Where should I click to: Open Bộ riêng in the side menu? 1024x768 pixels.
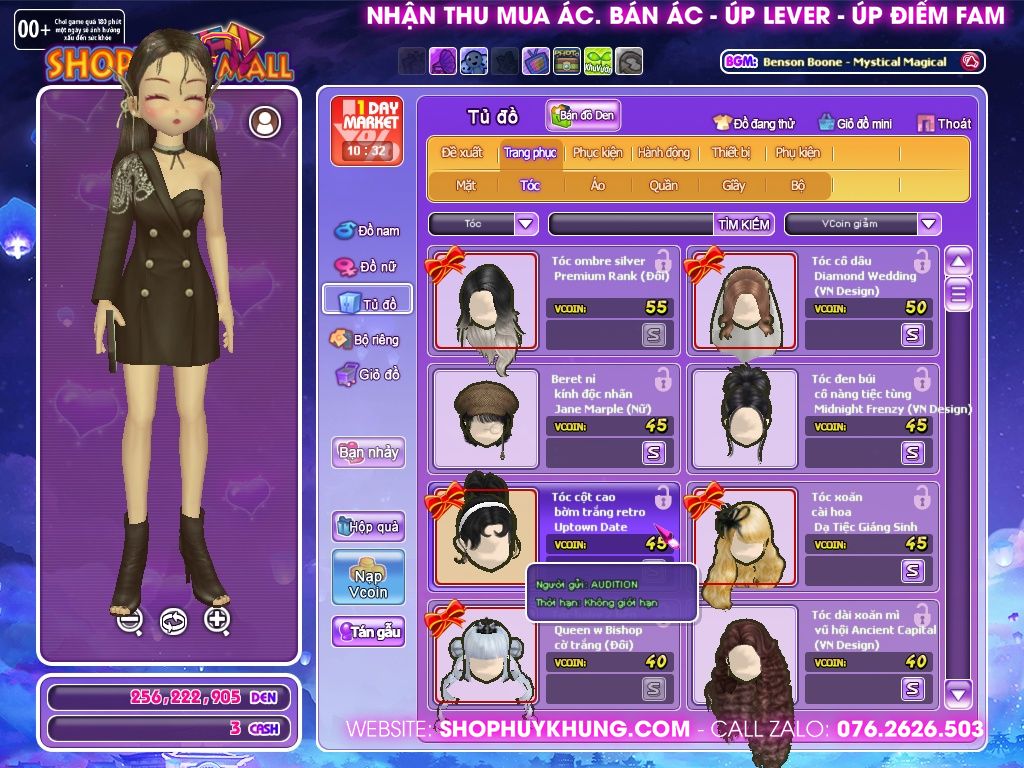(366, 339)
